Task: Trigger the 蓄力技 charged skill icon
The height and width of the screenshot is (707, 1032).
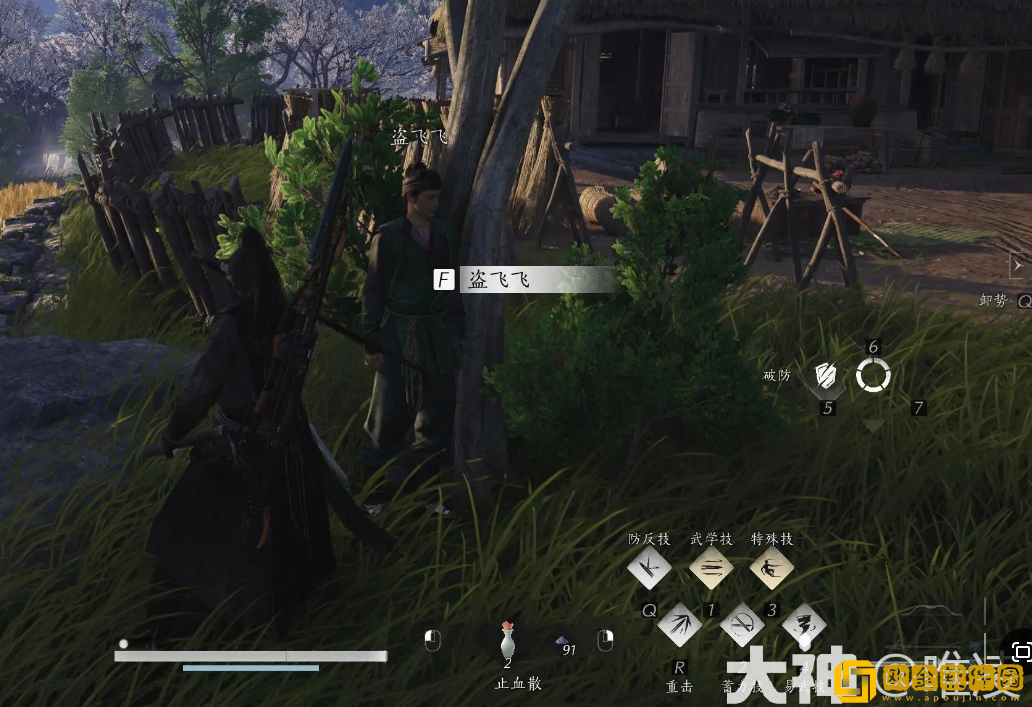Action: point(741,626)
